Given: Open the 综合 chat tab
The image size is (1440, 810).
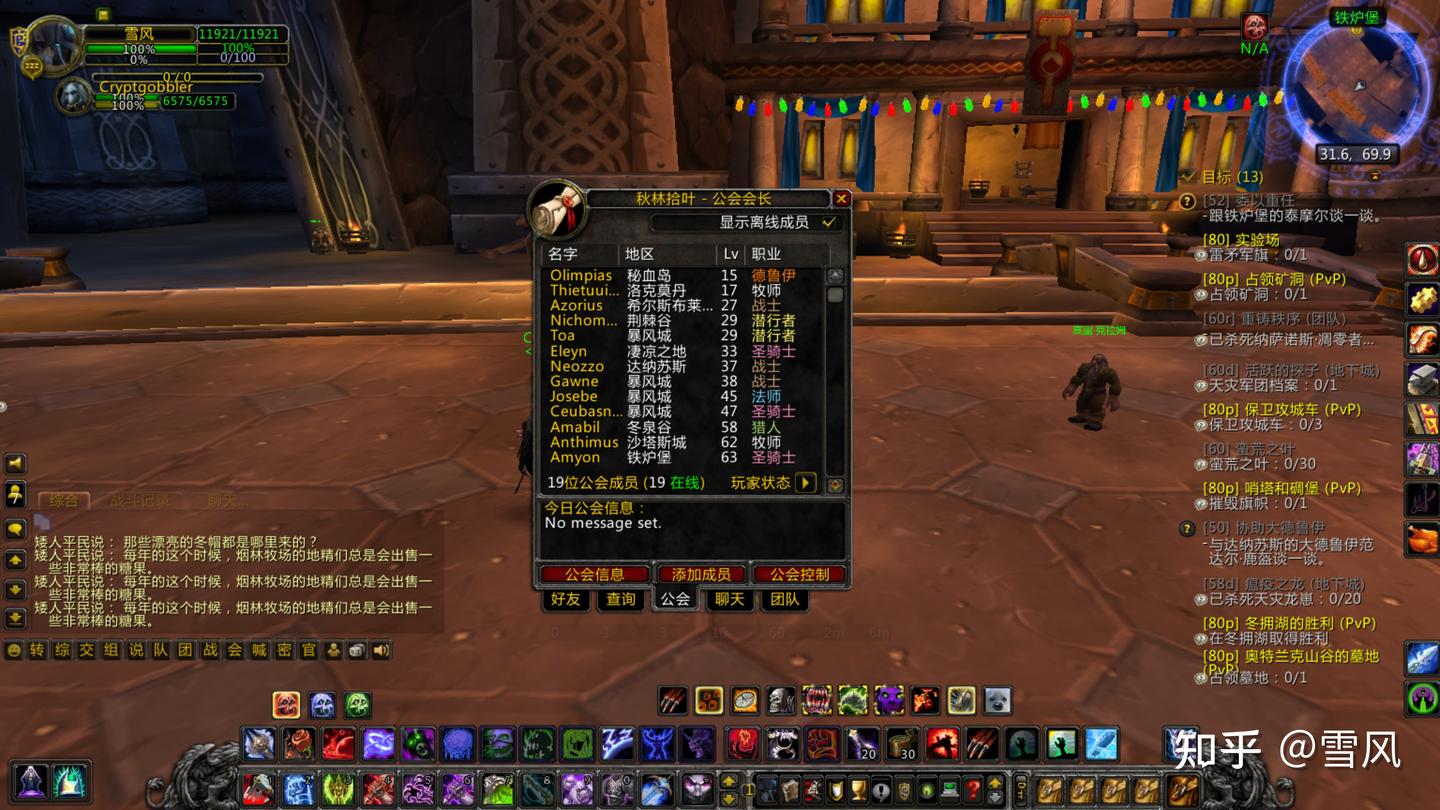Looking at the screenshot, I should click(x=63, y=500).
